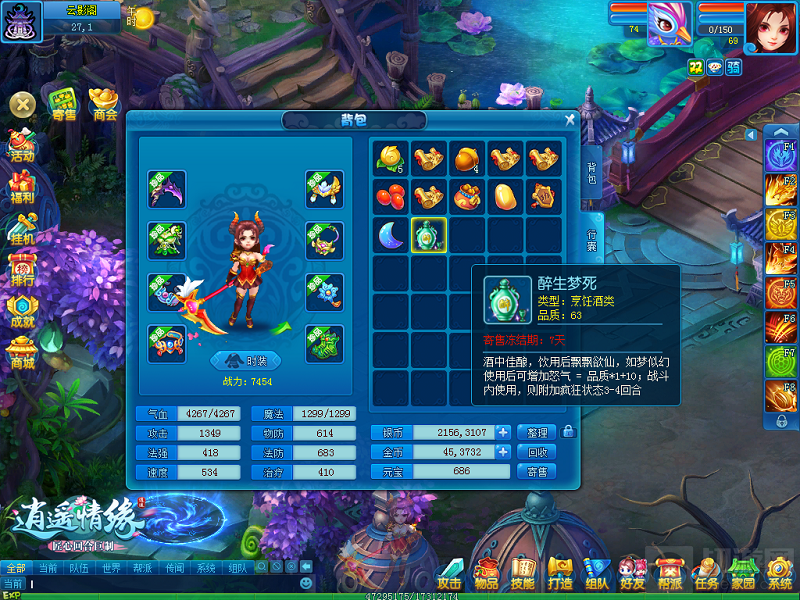Select the 醉生梦死 wine bottle item
The height and width of the screenshot is (600, 800).
coord(429,236)
